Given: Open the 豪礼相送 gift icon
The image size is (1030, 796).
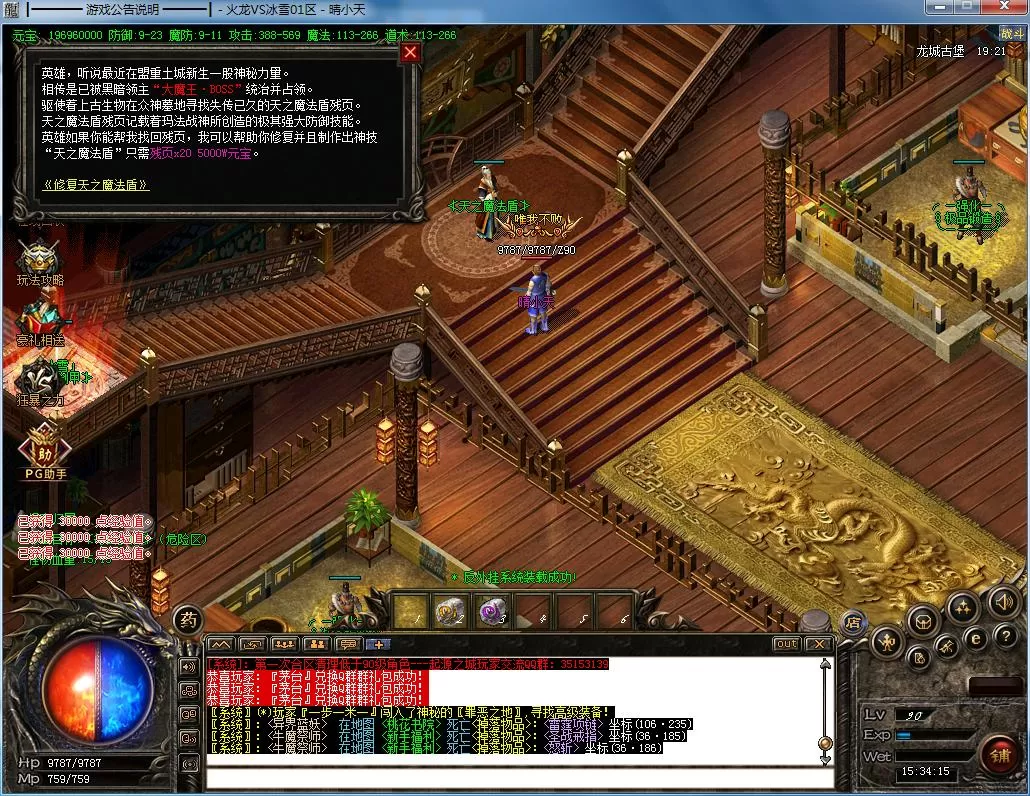Looking at the screenshot, I should coord(39,322).
